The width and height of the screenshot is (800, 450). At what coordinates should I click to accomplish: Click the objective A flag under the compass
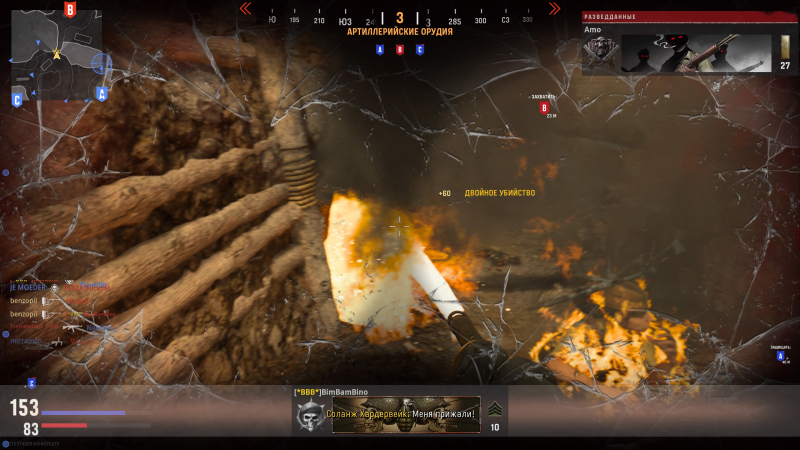[x=380, y=49]
